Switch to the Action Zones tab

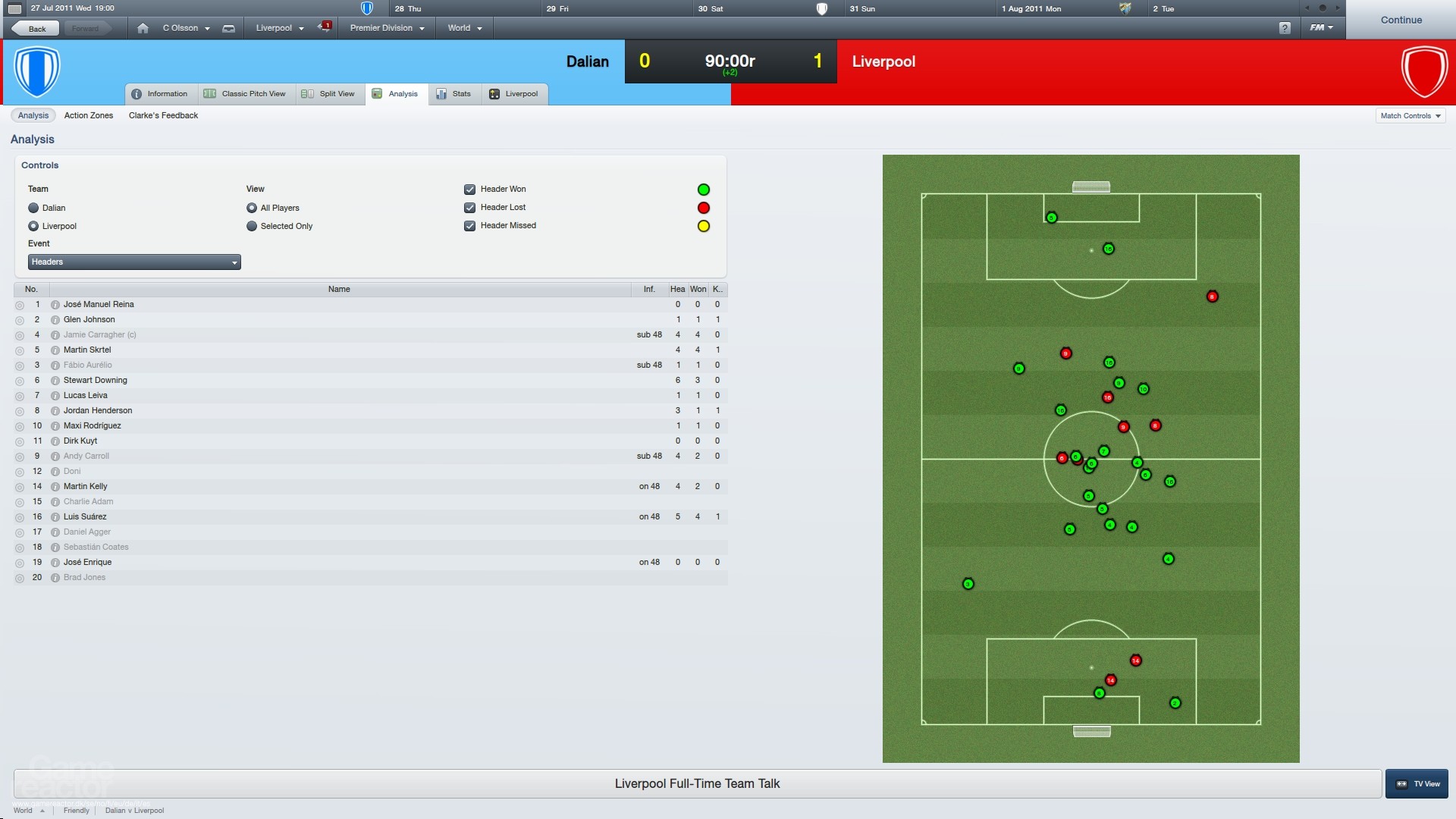(88, 115)
